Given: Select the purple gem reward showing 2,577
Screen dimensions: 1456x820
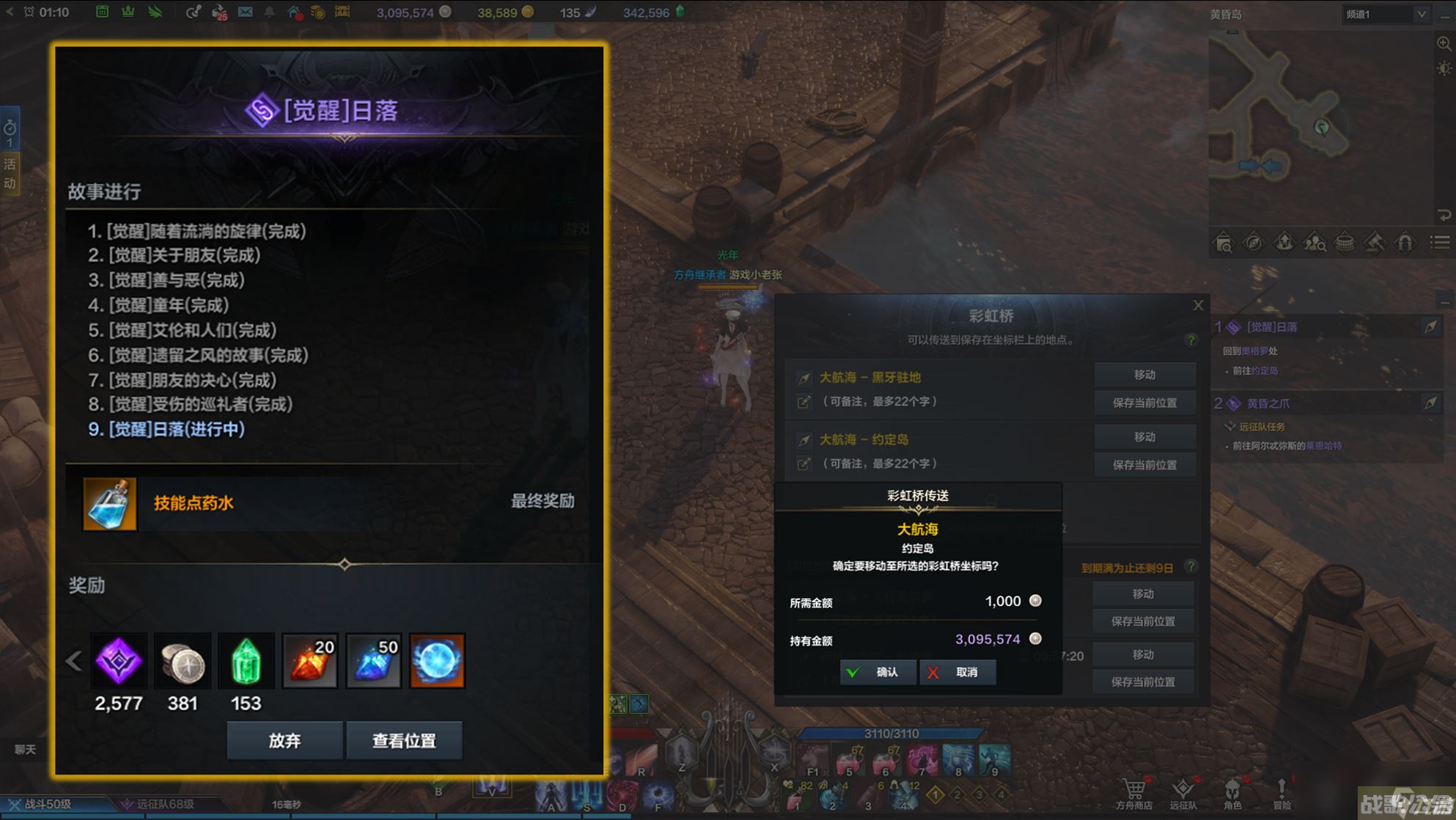Looking at the screenshot, I should 119,661.
